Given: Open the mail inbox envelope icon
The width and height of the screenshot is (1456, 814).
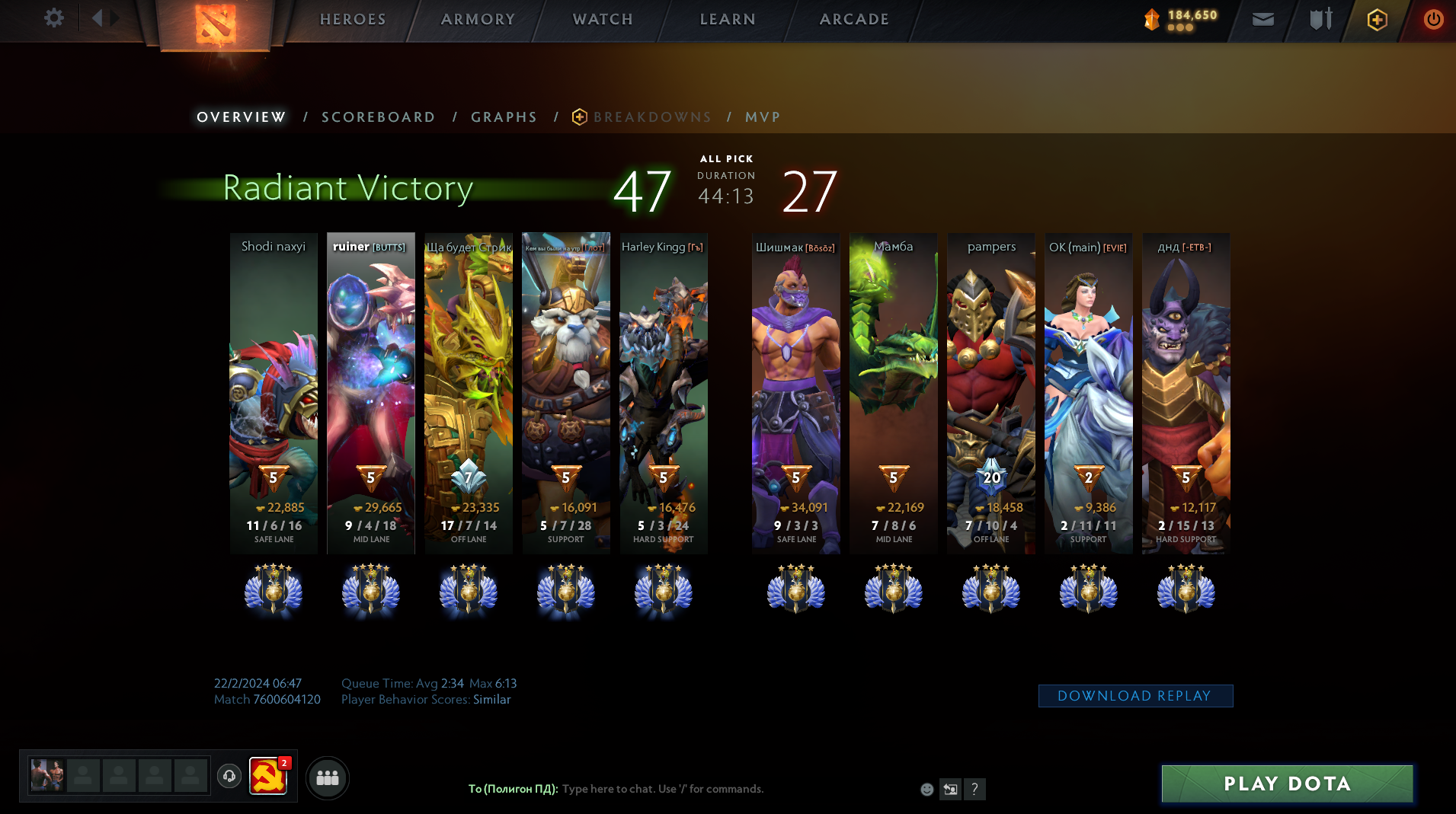Looking at the screenshot, I should 1262,19.
